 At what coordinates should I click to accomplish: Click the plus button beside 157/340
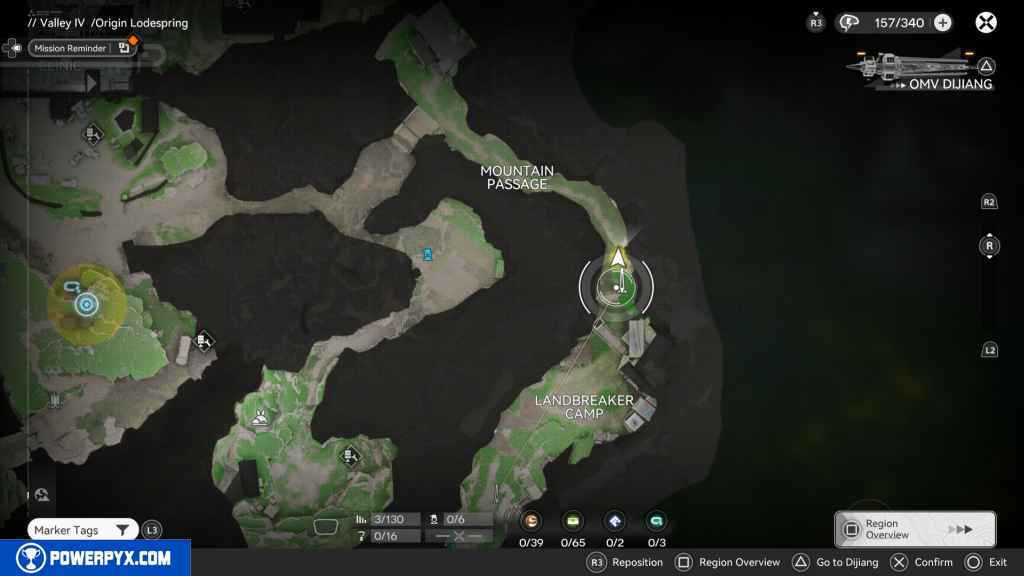[942, 23]
